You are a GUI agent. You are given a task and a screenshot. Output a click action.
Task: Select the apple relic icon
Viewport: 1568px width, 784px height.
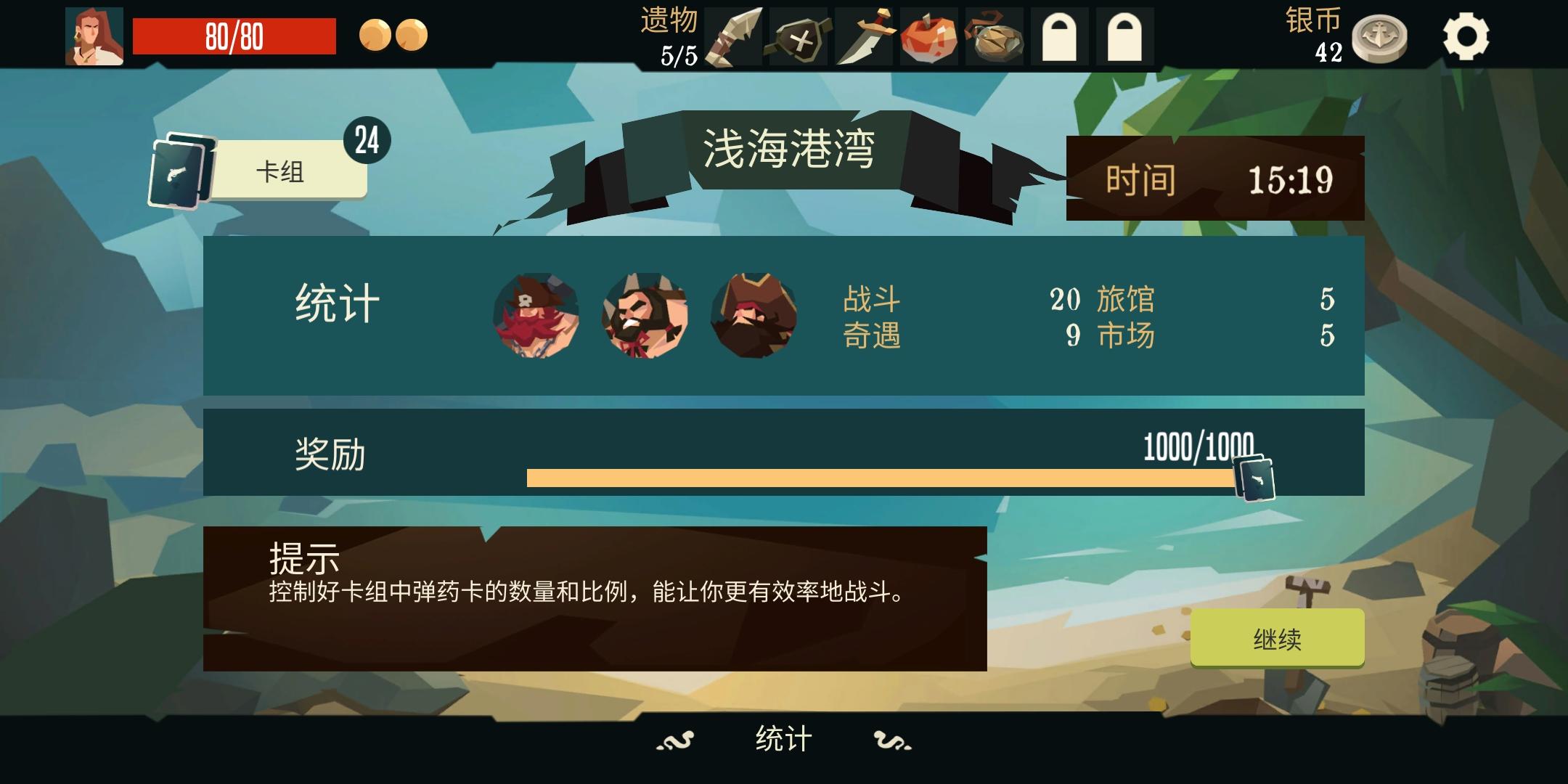(x=929, y=35)
